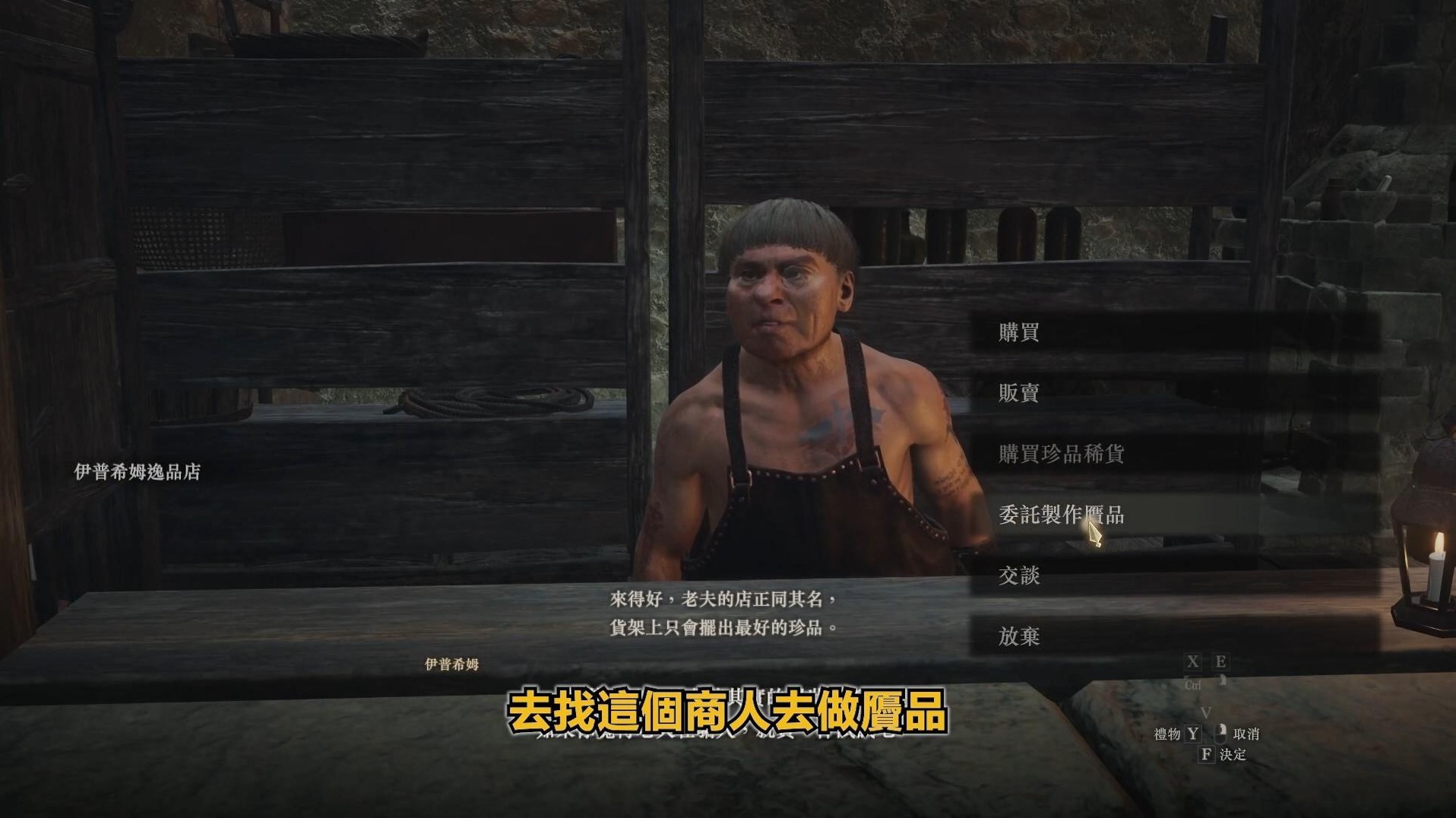Image resolution: width=1456 pixels, height=818 pixels.
Task: Click the 取消 cancel label
Action: pyautogui.click(x=1247, y=734)
